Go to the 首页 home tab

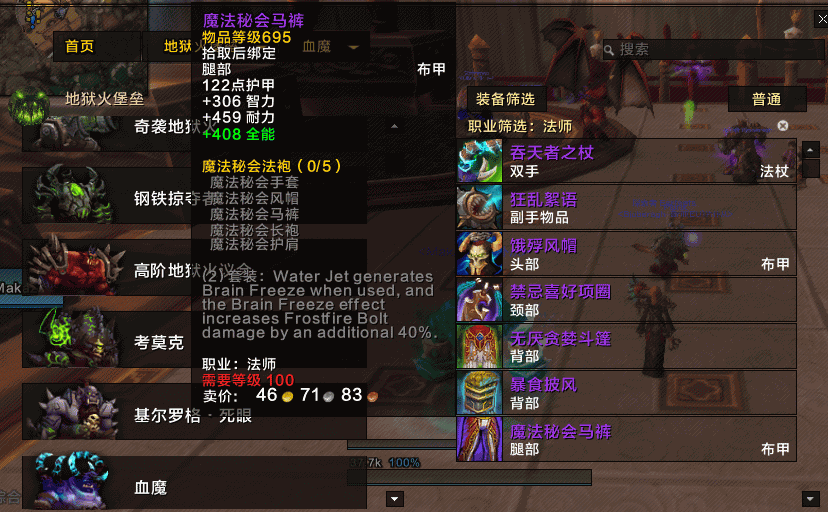(x=80, y=46)
